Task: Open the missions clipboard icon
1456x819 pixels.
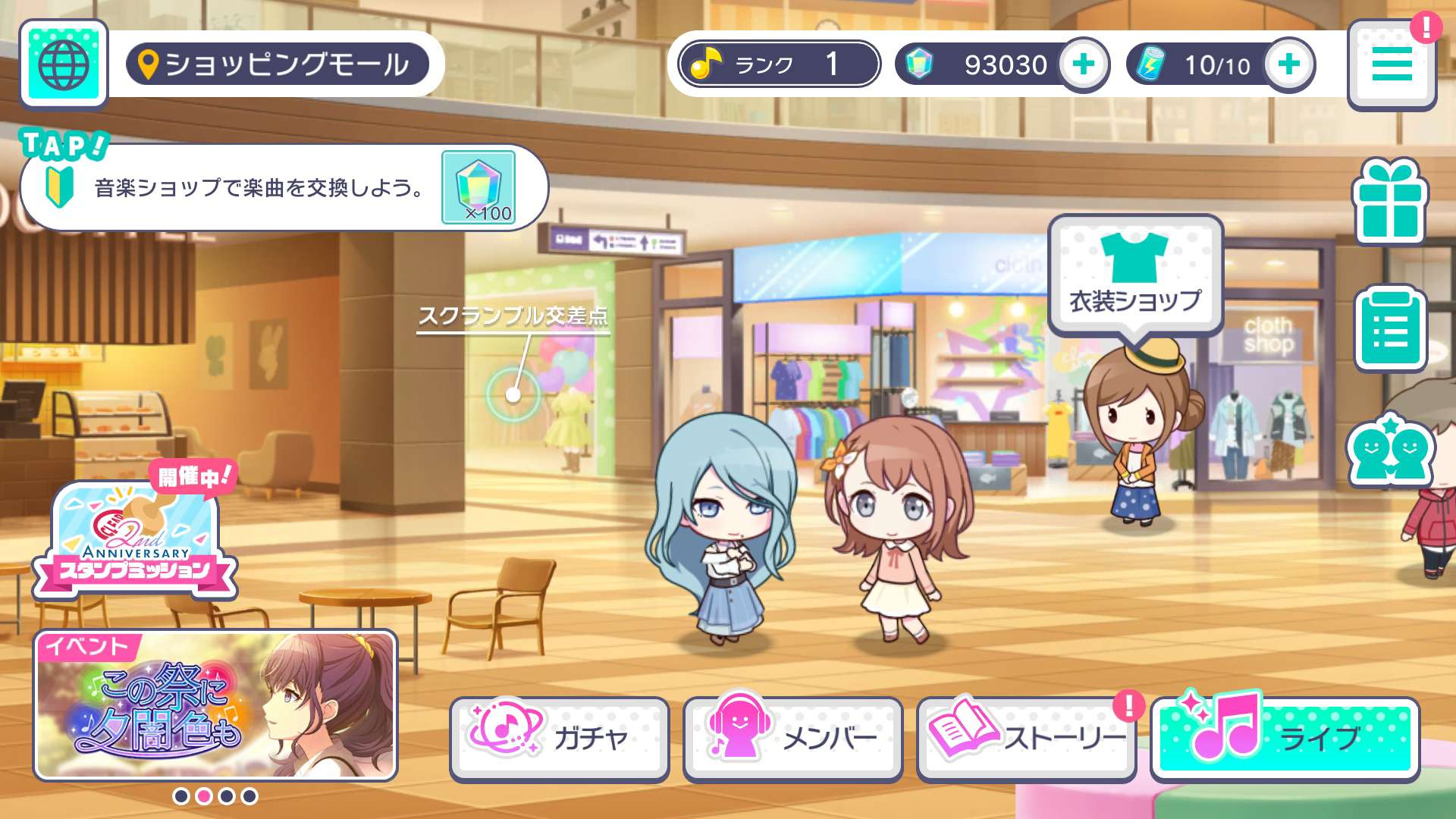Action: pos(1390,329)
